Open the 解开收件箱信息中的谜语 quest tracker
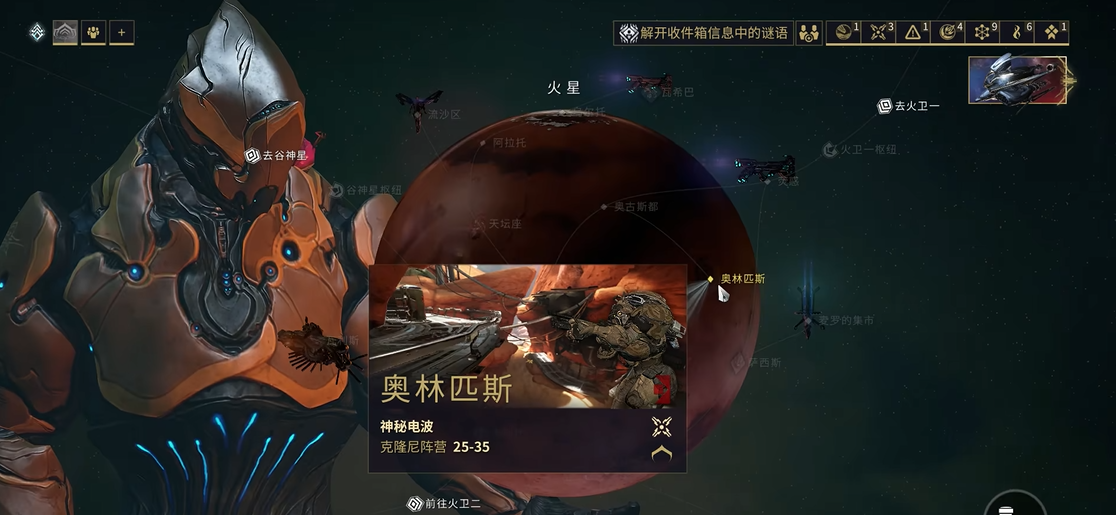This screenshot has width=1116, height=515. point(703,33)
